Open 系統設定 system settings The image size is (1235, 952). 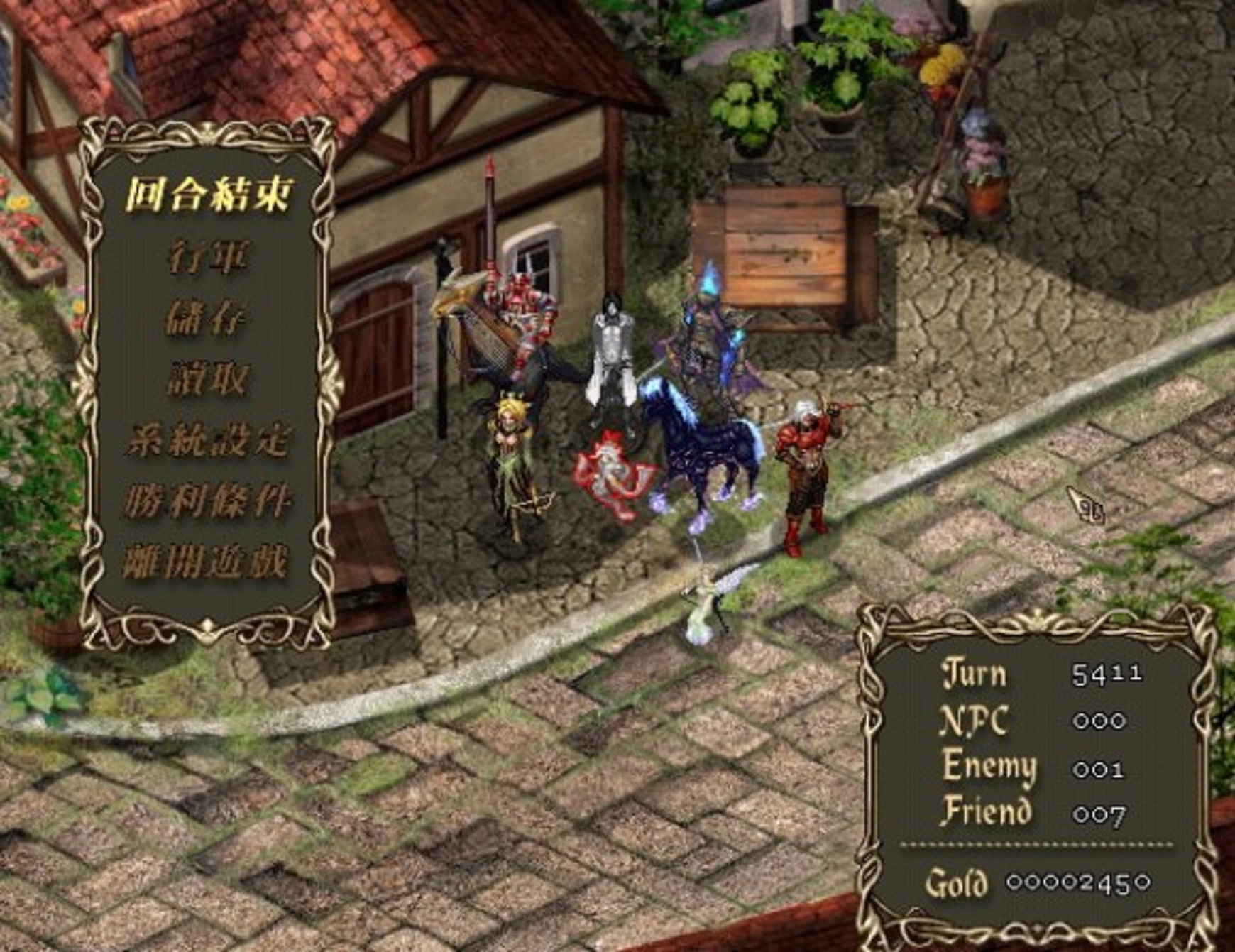click(x=208, y=440)
